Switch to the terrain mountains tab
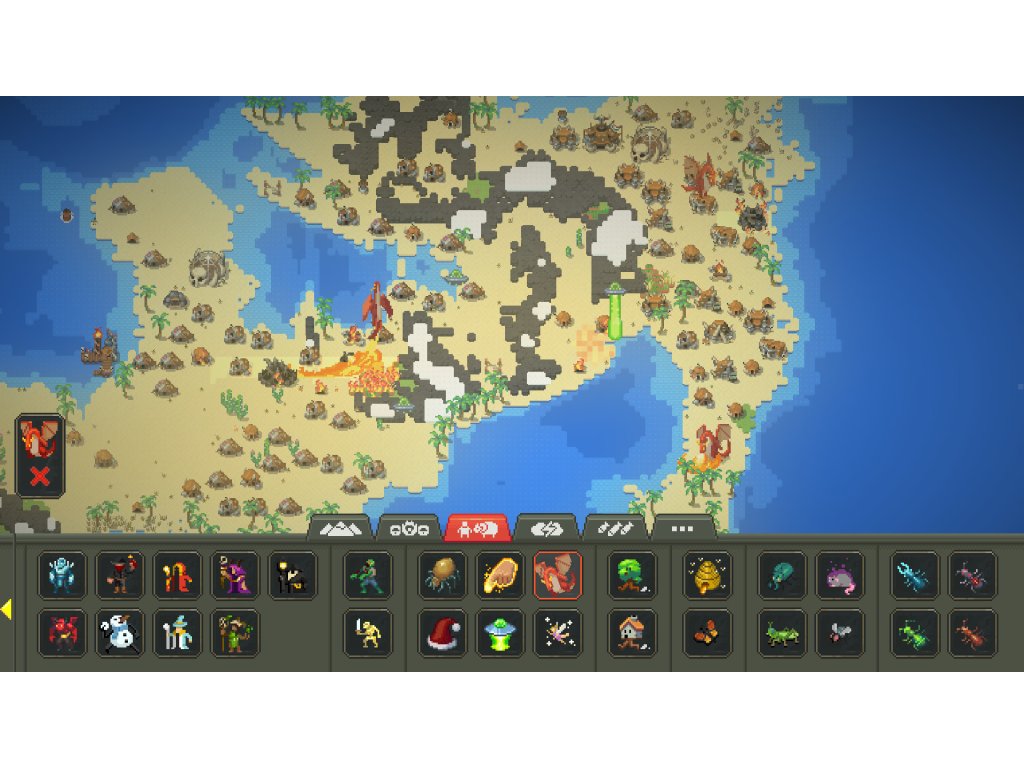This screenshot has width=1024, height=768. [342, 528]
